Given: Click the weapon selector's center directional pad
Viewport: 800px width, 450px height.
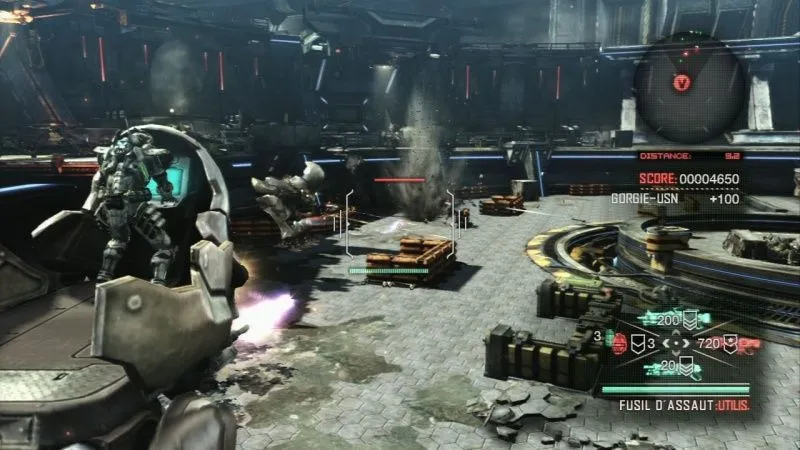Looking at the screenshot, I should [675, 343].
